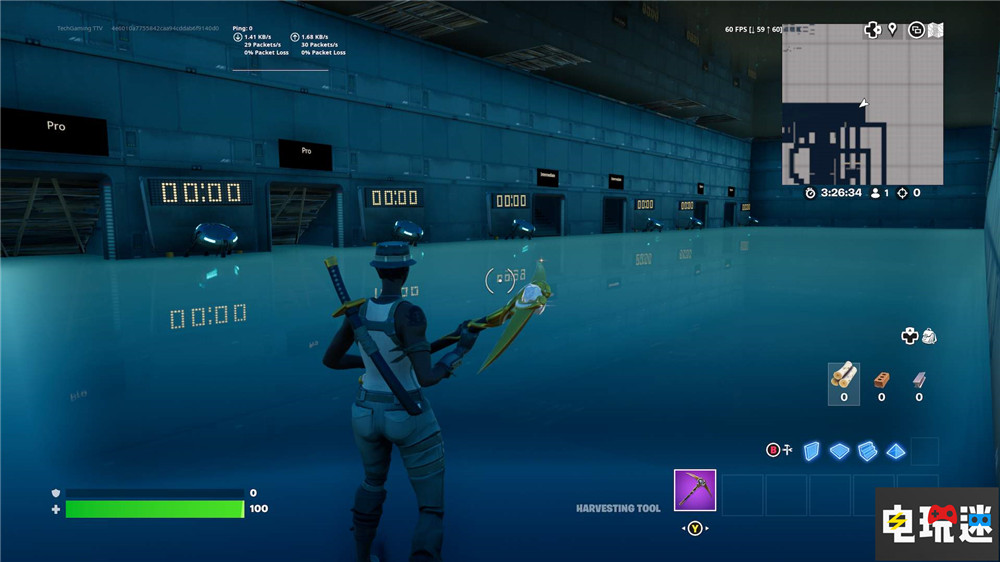Select the wall building piece
The image size is (1000, 562).
click(812, 450)
